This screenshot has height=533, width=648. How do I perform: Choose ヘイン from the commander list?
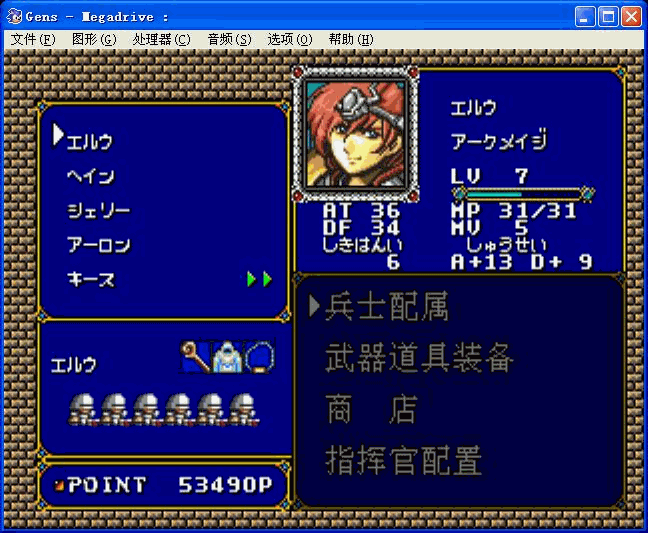coord(91,176)
